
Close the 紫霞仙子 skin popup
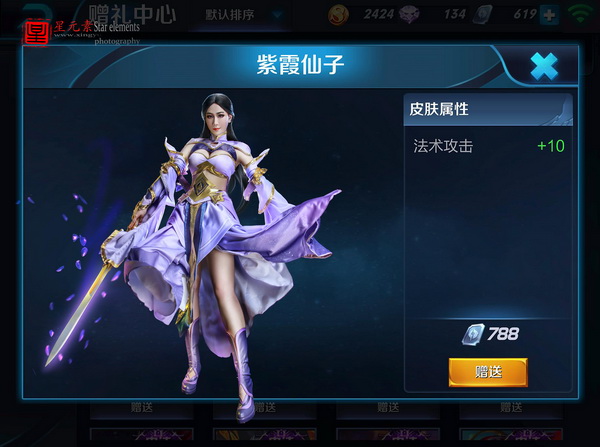pyautogui.click(x=543, y=67)
